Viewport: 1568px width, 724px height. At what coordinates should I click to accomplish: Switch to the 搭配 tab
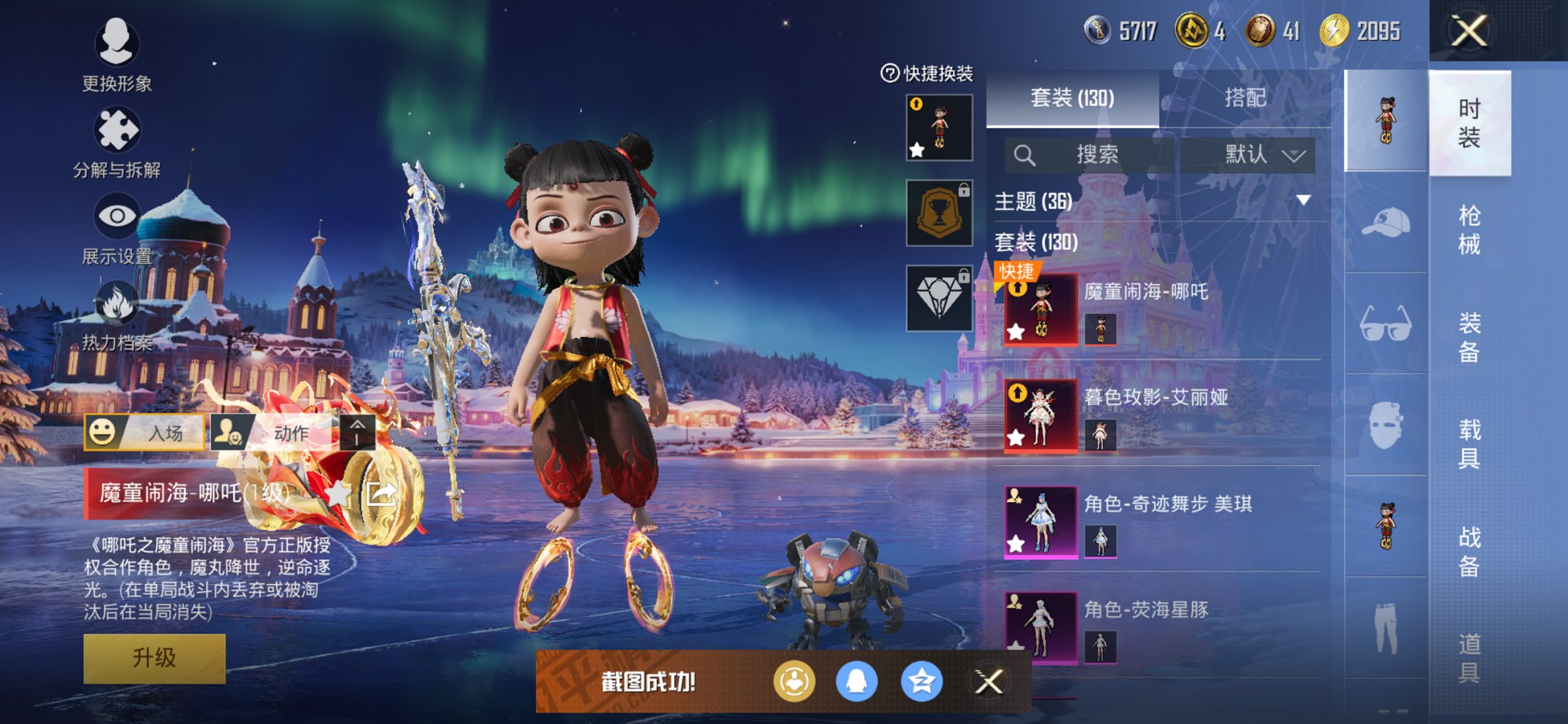1244,98
